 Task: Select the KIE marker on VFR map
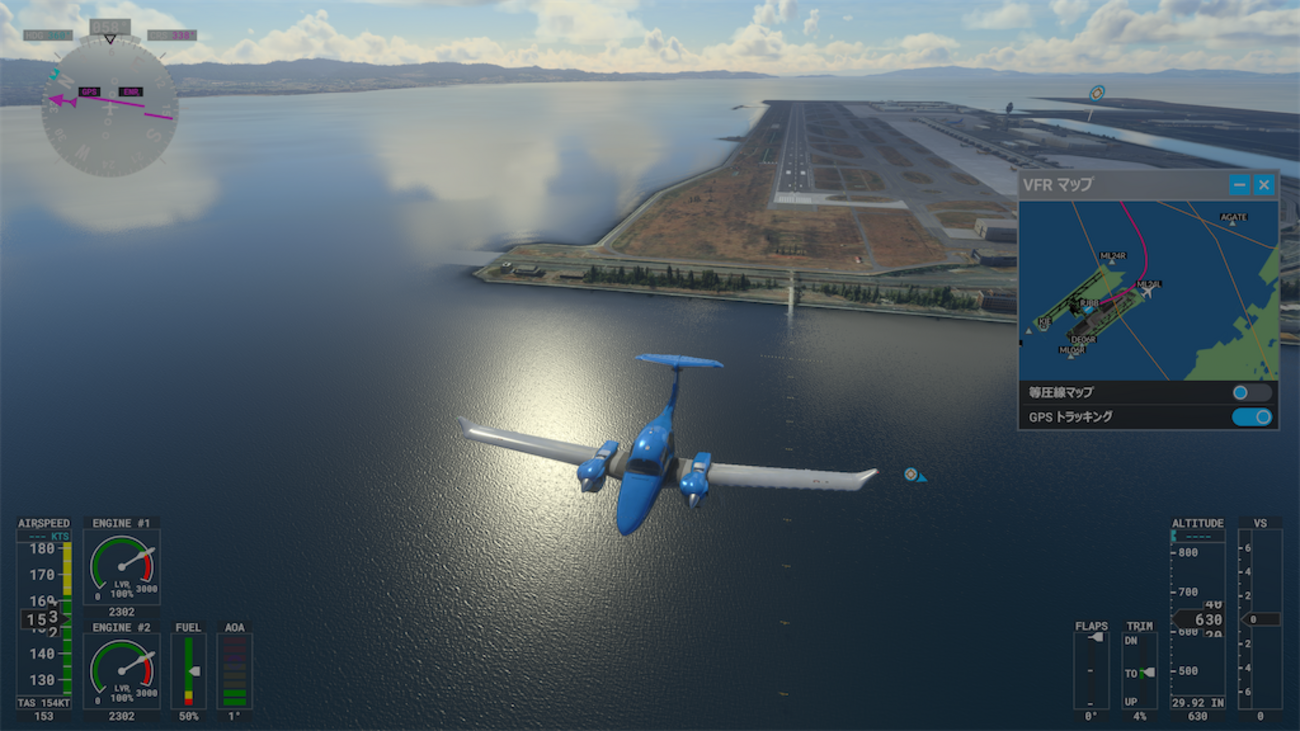[1043, 323]
